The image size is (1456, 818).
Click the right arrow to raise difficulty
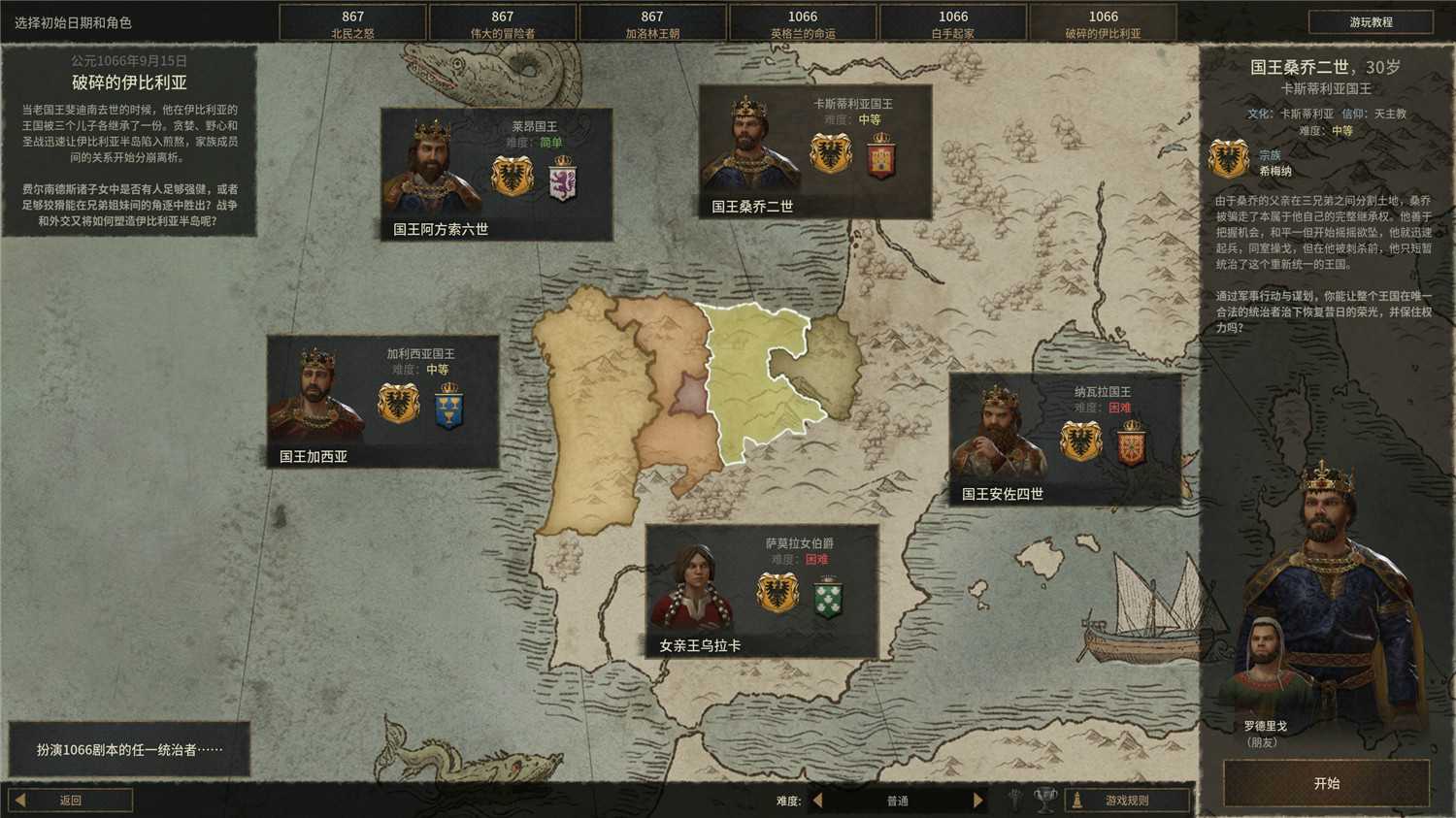click(977, 800)
